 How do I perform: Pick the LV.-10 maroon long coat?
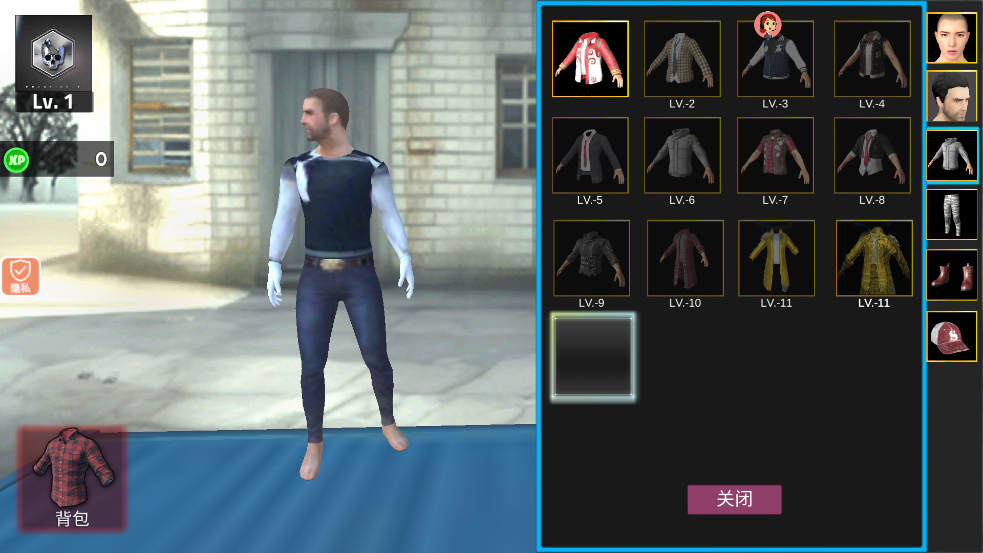pos(684,258)
